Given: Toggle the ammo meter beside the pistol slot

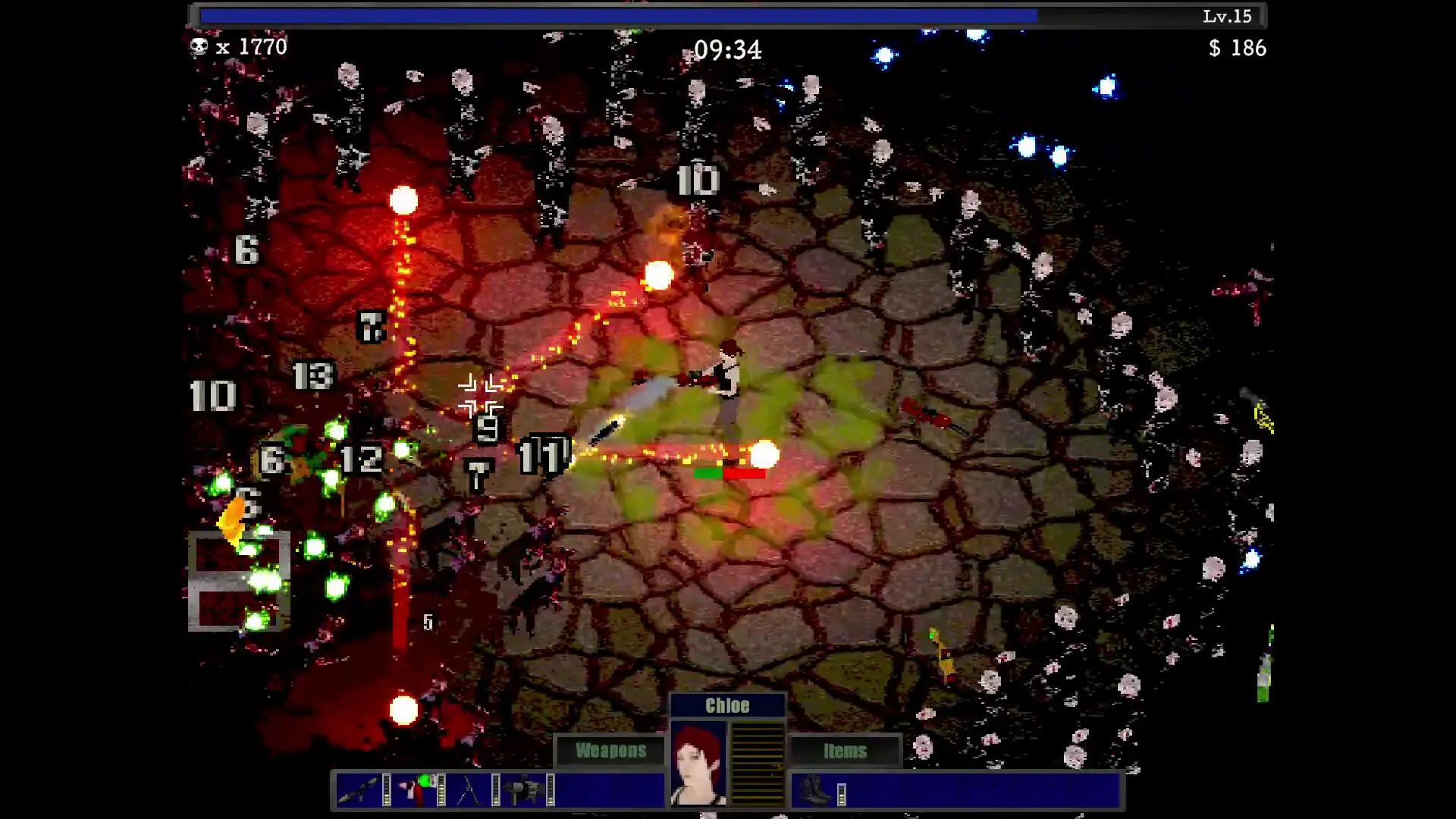Looking at the screenshot, I should [440, 792].
